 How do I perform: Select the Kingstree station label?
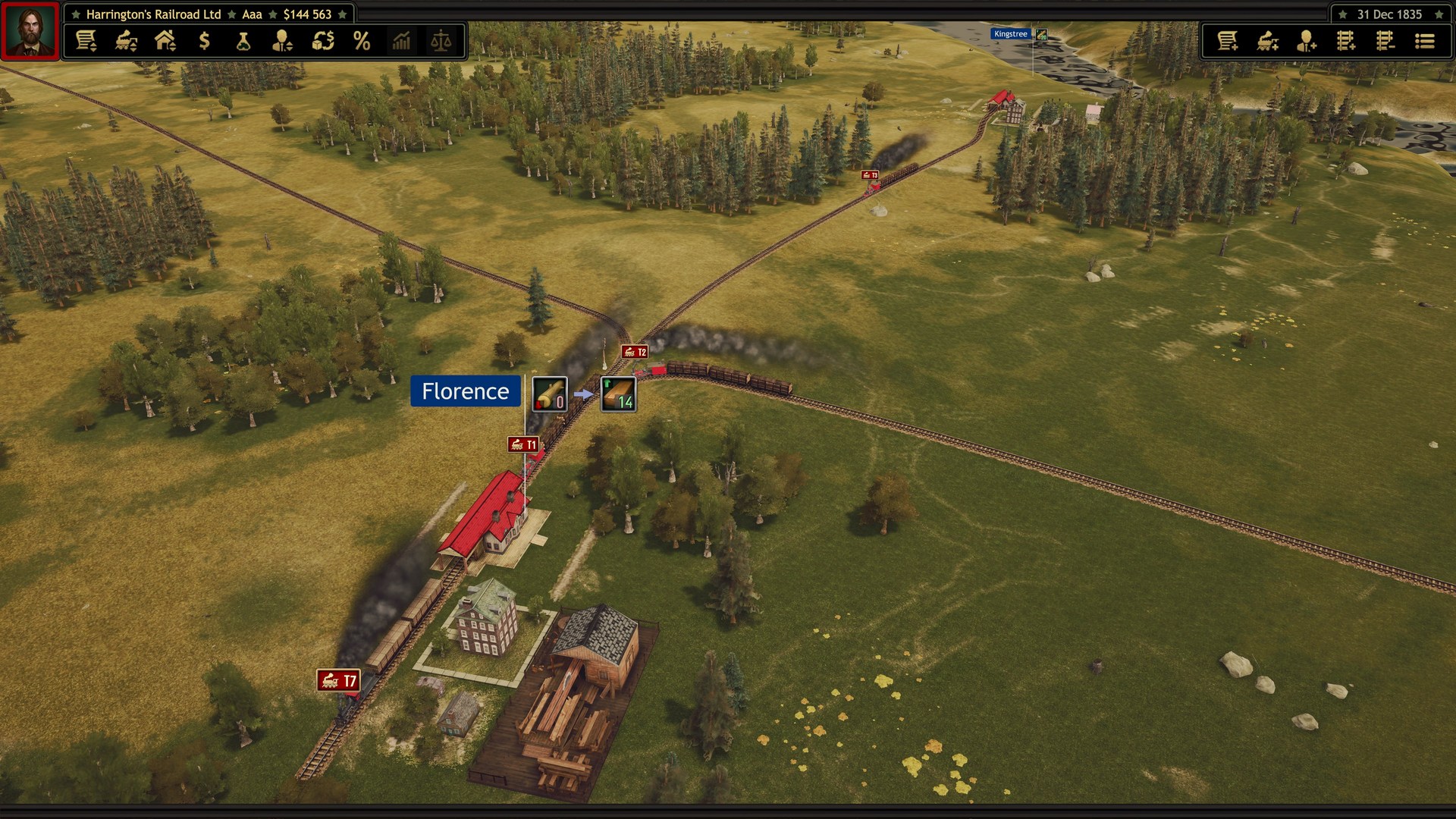[1011, 33]
